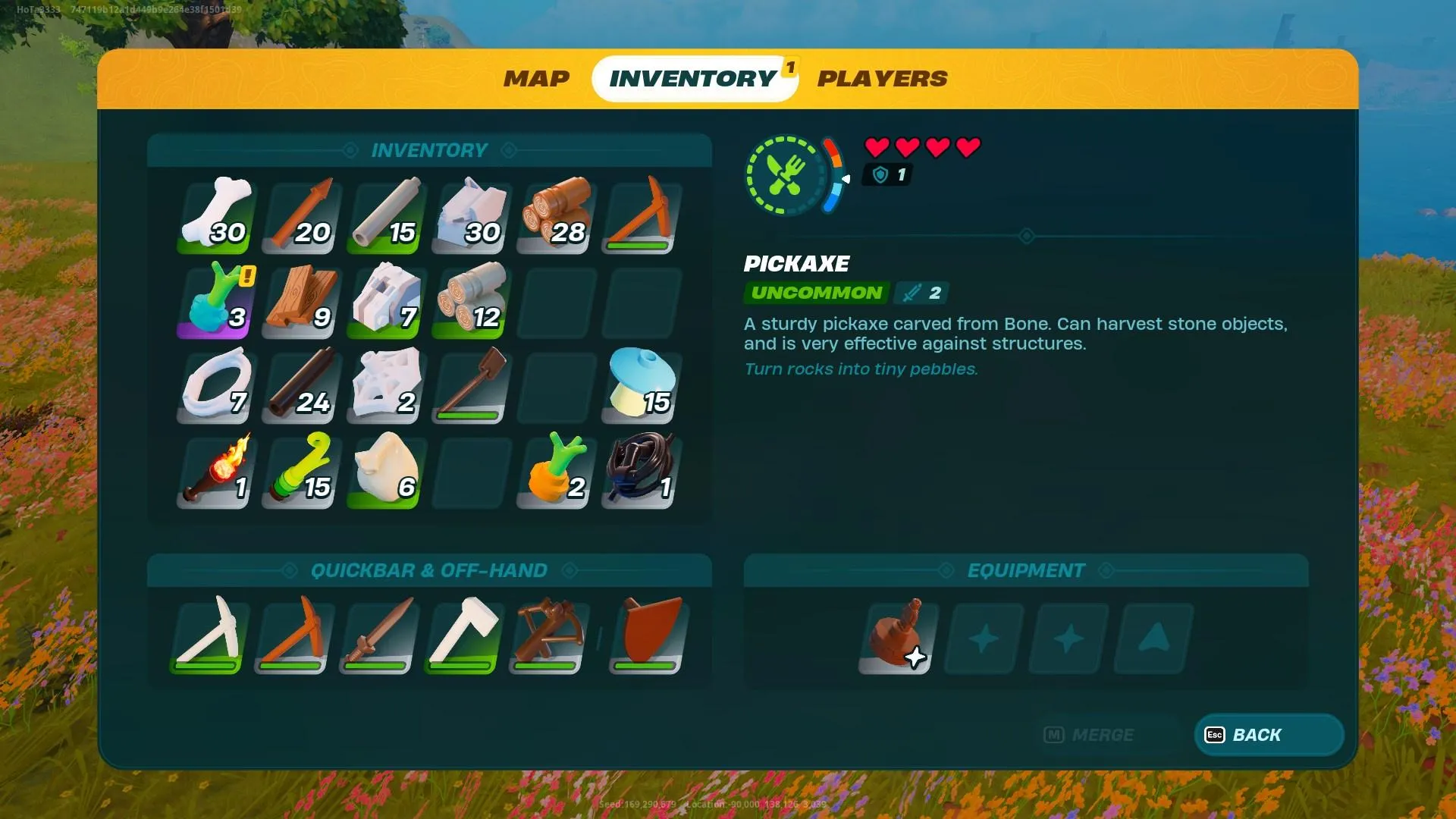Click the shovel inventory slot
This screenshot has width=1456, height=819.
[472, 385]
